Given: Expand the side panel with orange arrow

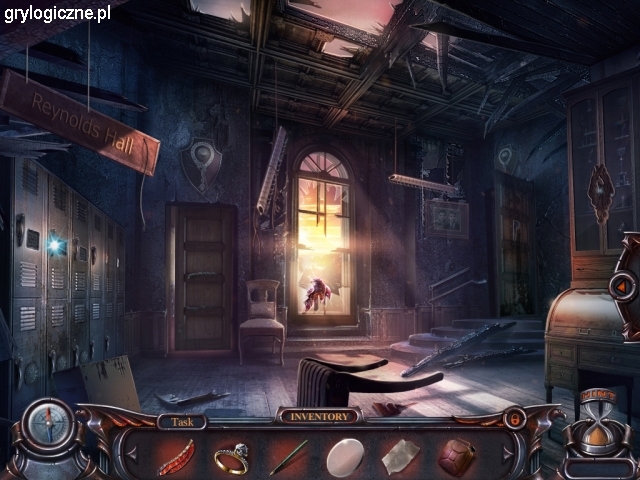Looking at the screenshot, I should point(620,285).
